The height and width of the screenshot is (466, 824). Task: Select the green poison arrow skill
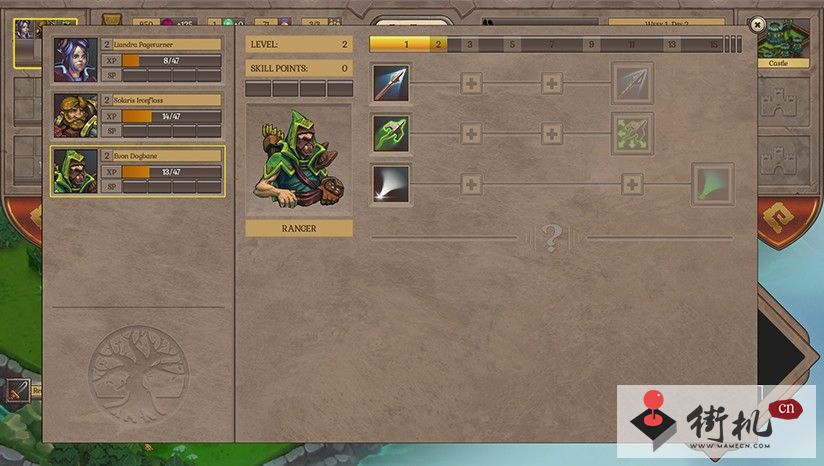pos(391,133)
